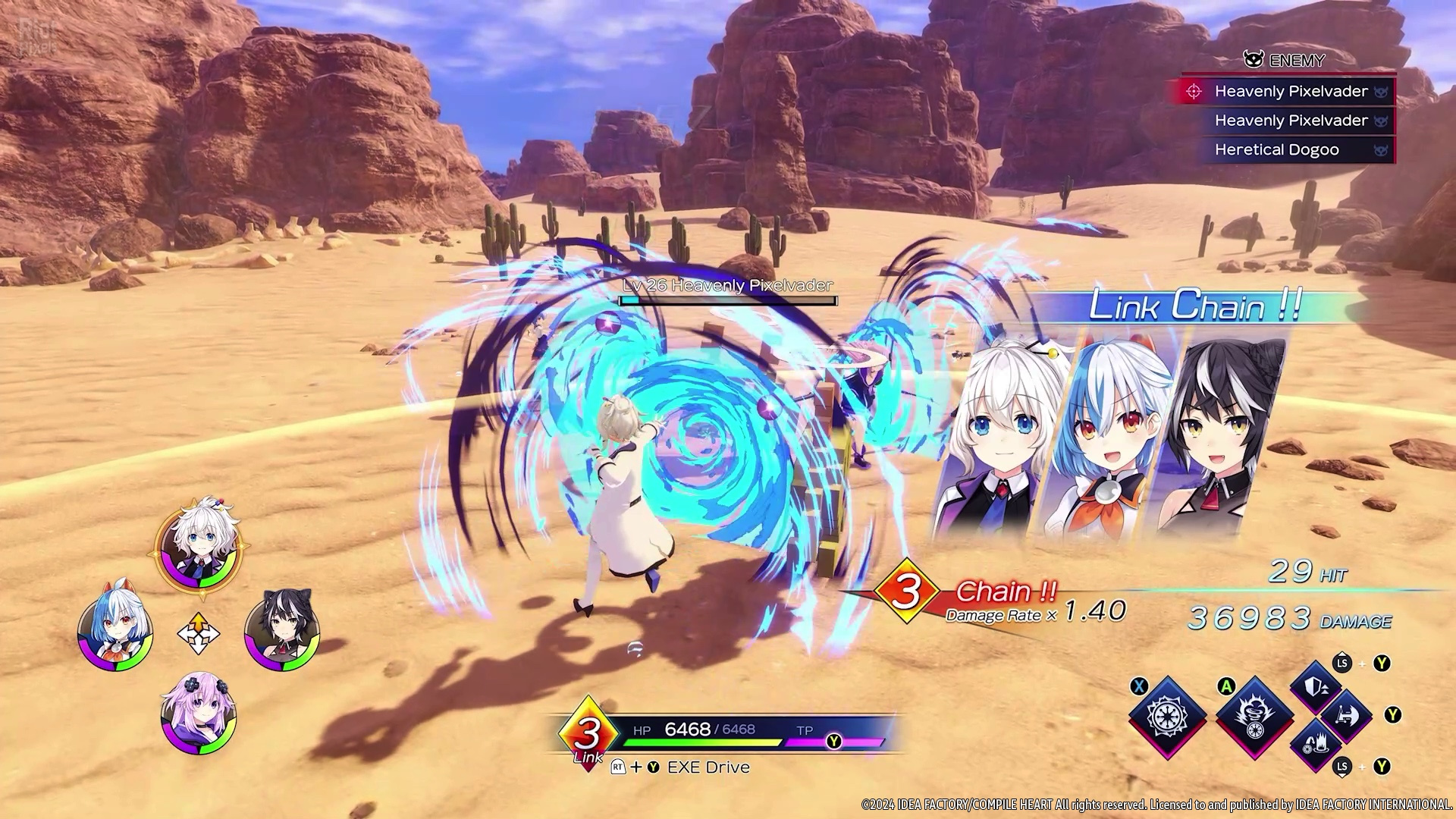Use the dash slash skill icon
1456x819 pixels.
point(1346,715)
